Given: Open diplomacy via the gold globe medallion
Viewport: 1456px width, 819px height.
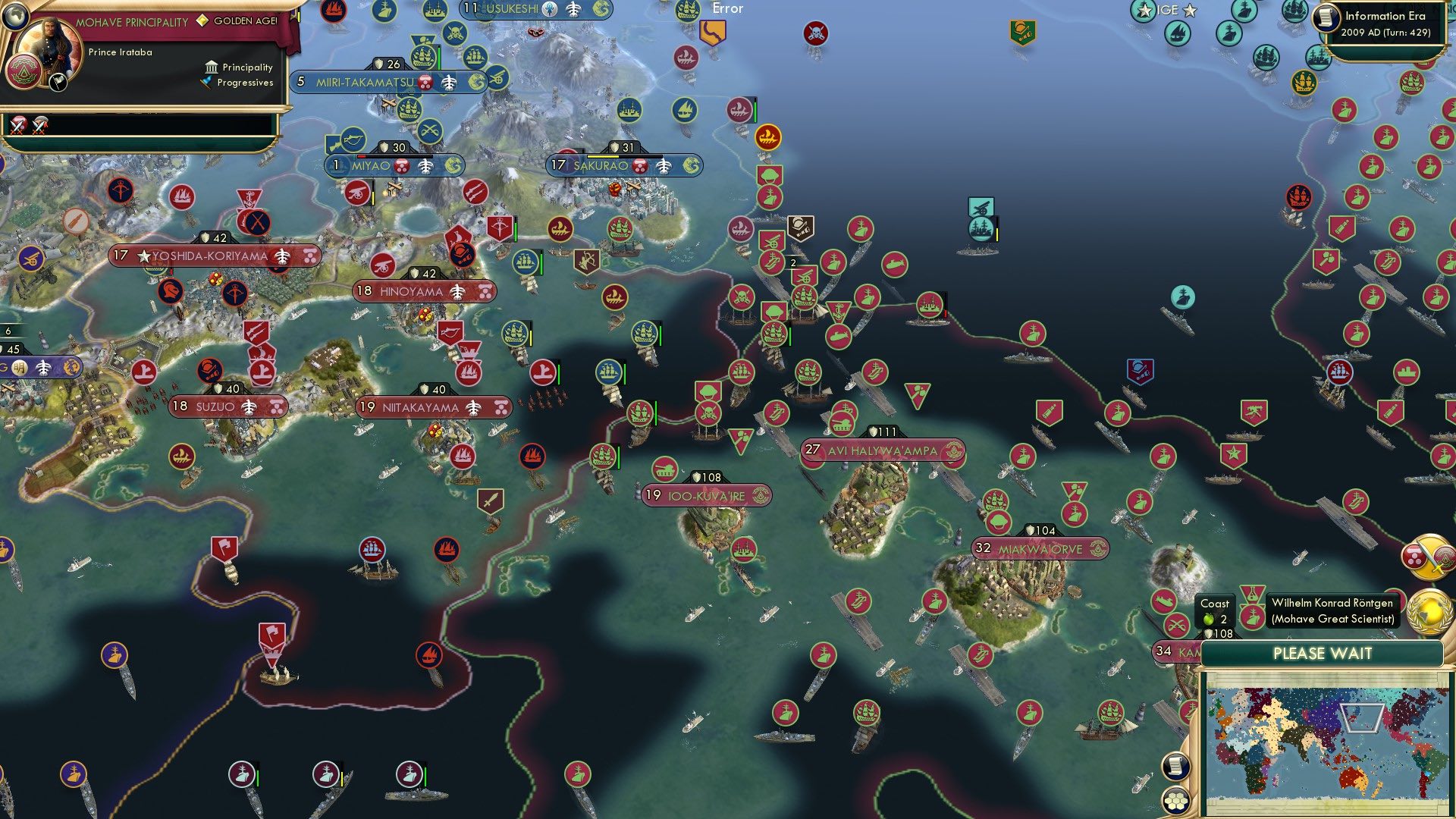Looking at the screenshot, I should (1426, 613).
